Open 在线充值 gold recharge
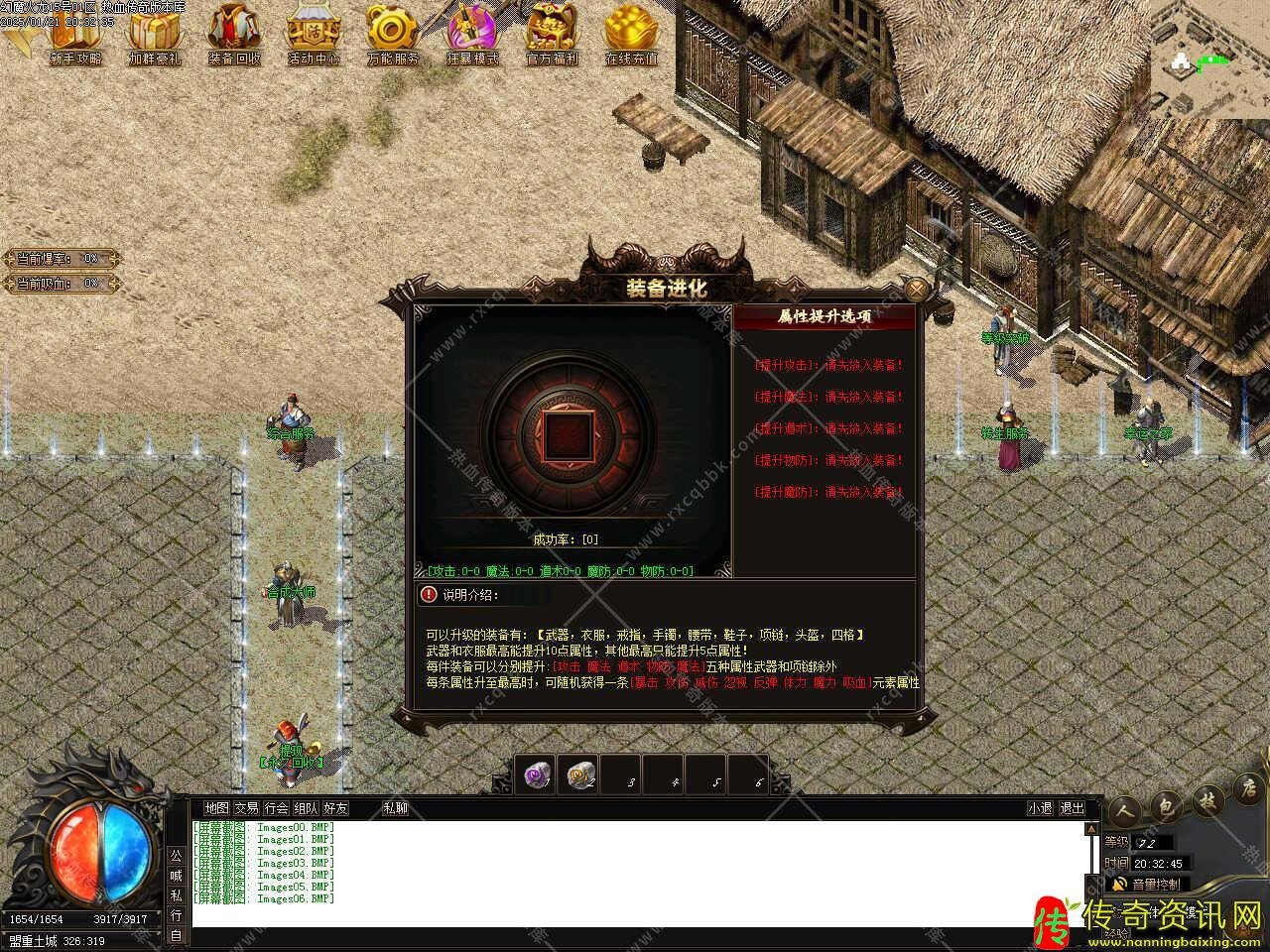 tap(631, 34)
